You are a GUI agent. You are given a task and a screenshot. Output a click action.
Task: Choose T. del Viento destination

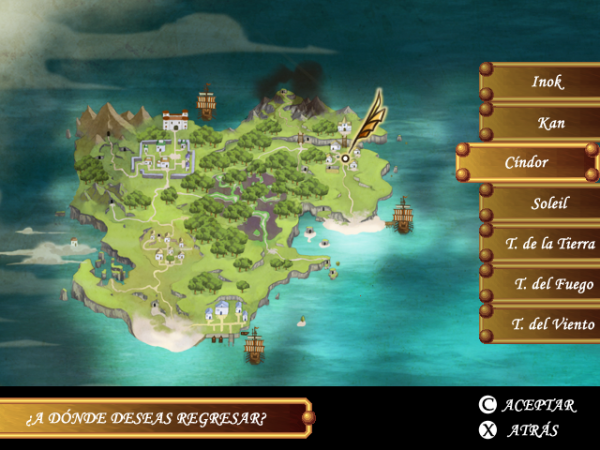[x=545, y=324]
